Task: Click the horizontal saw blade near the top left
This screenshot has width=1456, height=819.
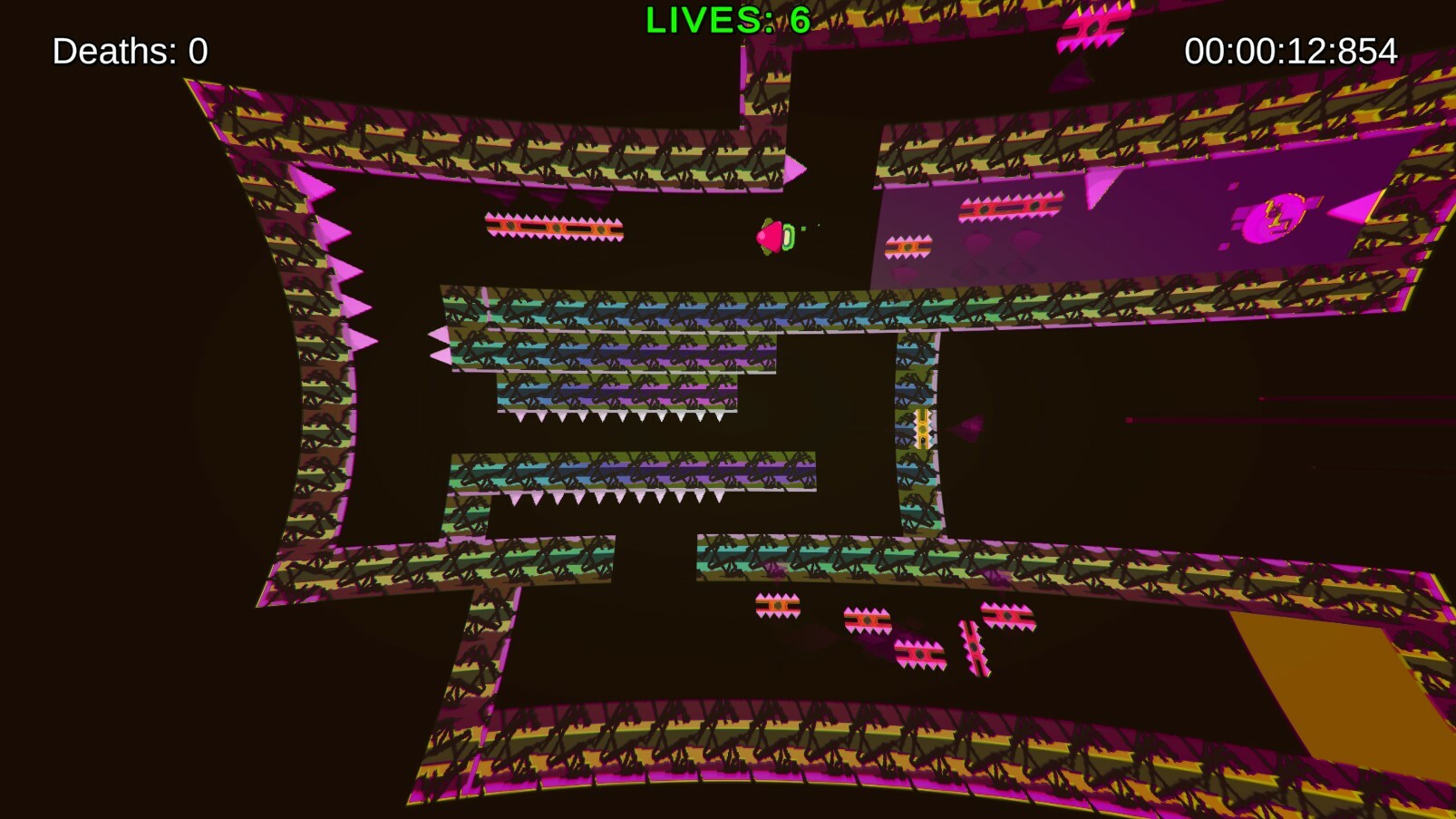Action: [x=553, y=227]
